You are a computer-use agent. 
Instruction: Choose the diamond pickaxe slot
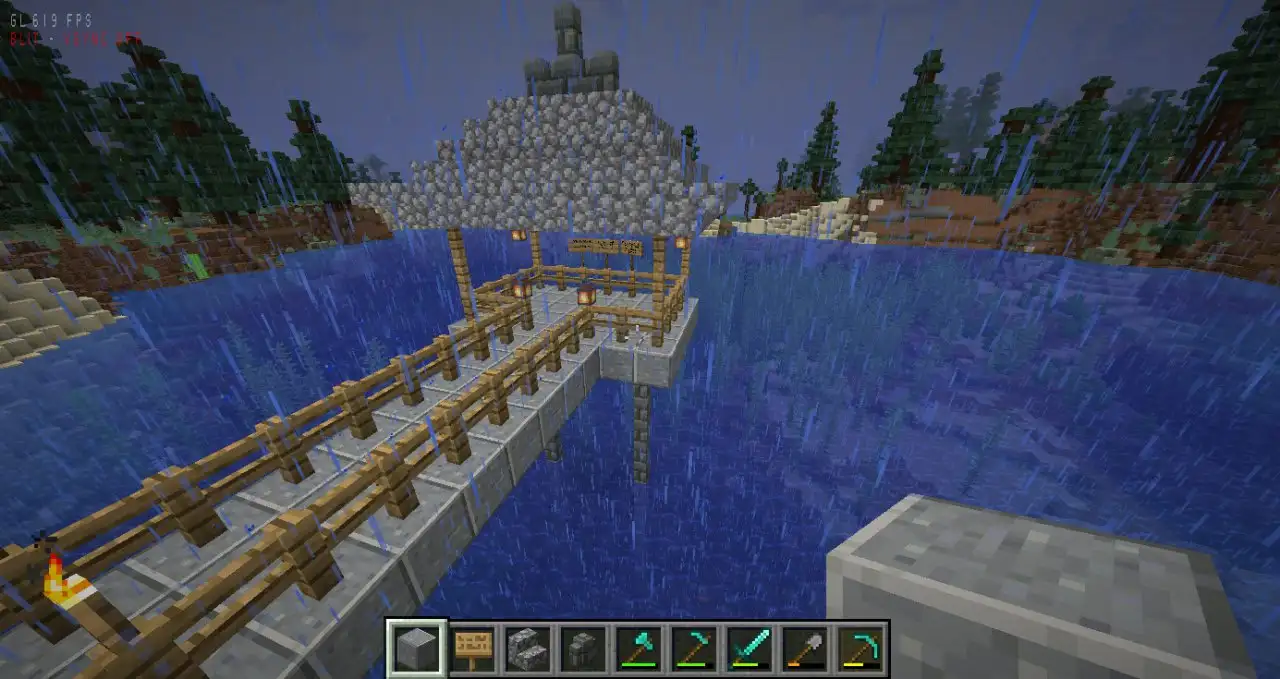click(x=857, y=648)
